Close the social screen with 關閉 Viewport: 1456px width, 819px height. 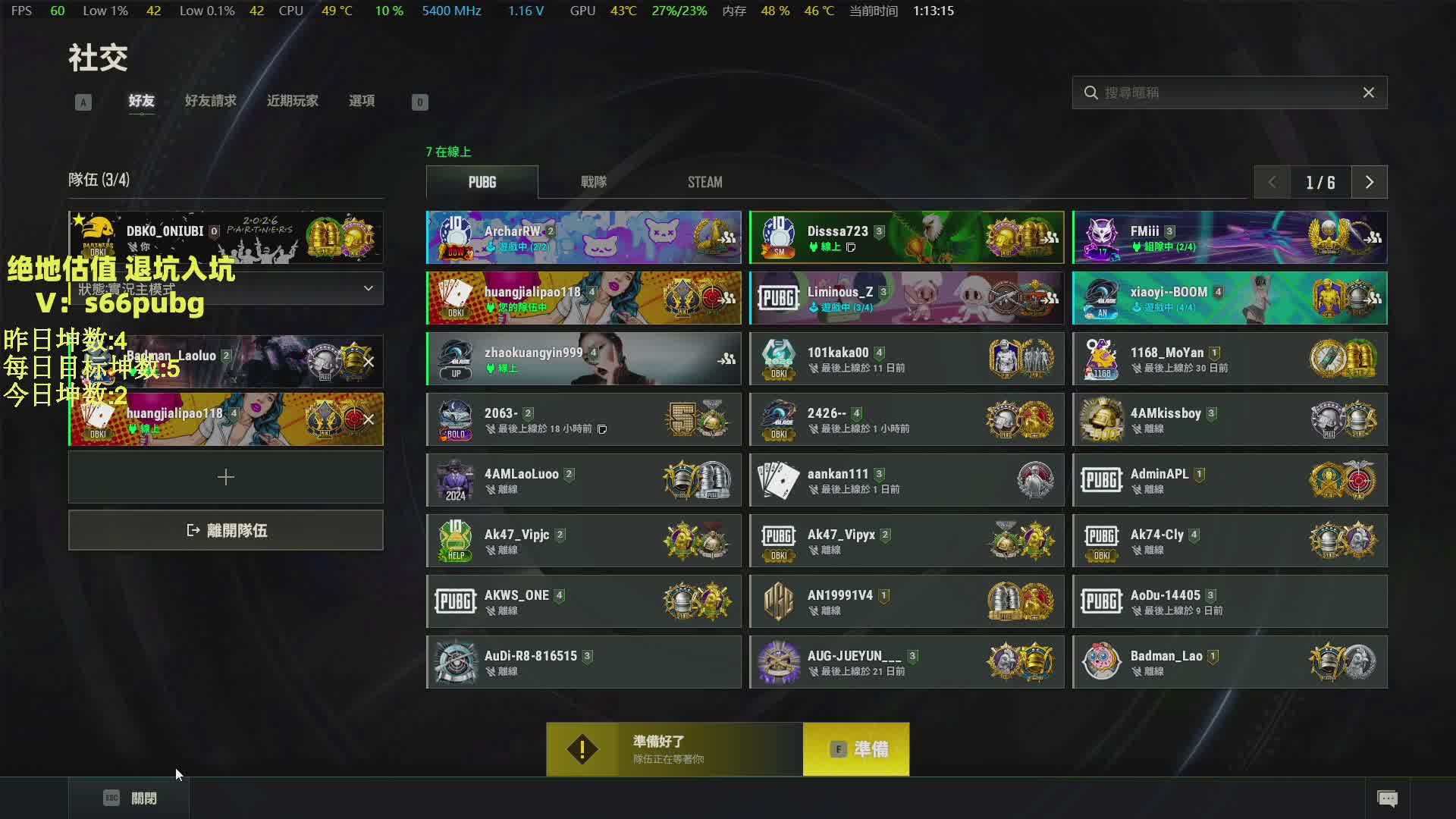130,798
